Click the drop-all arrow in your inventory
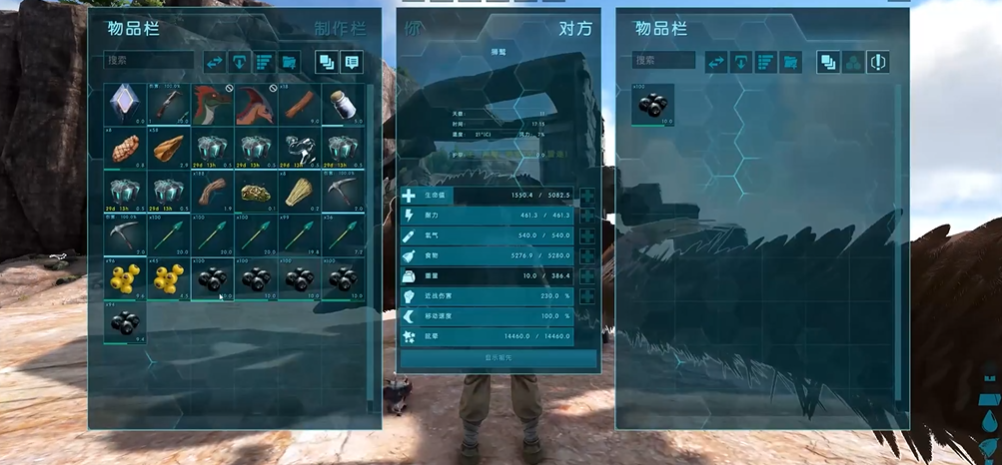Image resolution: width=1002 pixels, height=465 pixels. point(240,61)
